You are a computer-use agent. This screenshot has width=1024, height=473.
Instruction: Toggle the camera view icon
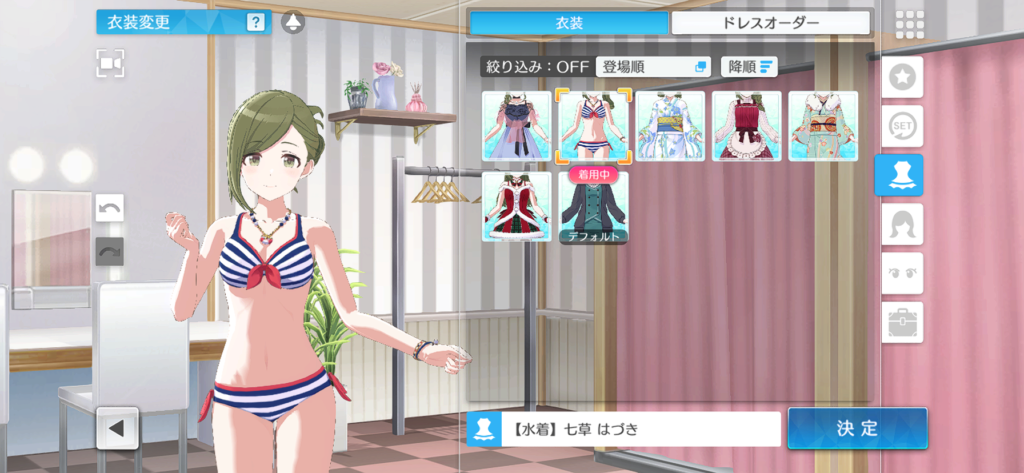pyautogui.click(x=111, y=63)
